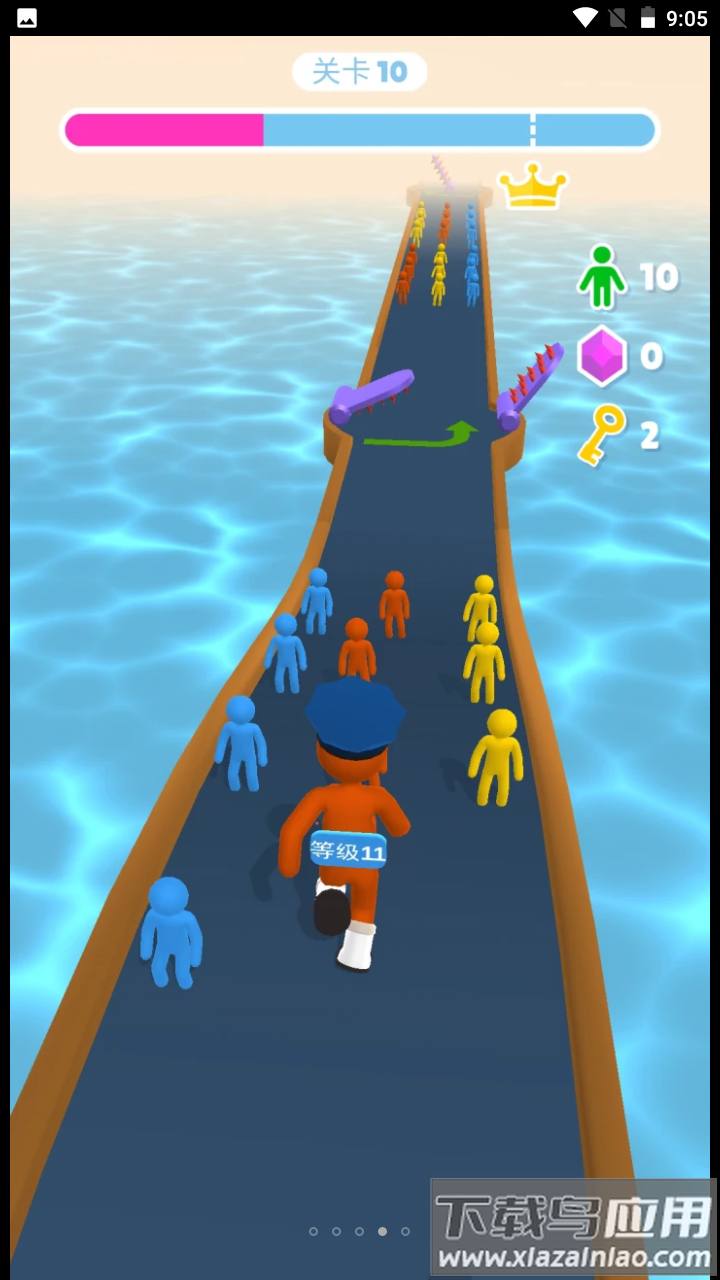Select the highlighted screenshot page dot

[382, 1231]
